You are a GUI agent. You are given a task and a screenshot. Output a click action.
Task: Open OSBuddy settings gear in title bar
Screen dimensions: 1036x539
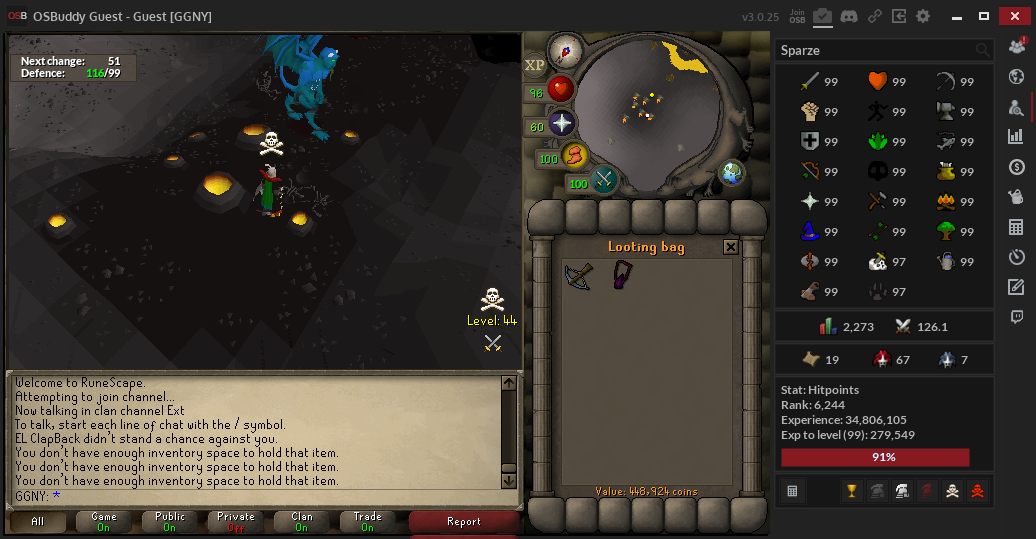point(923,16)
